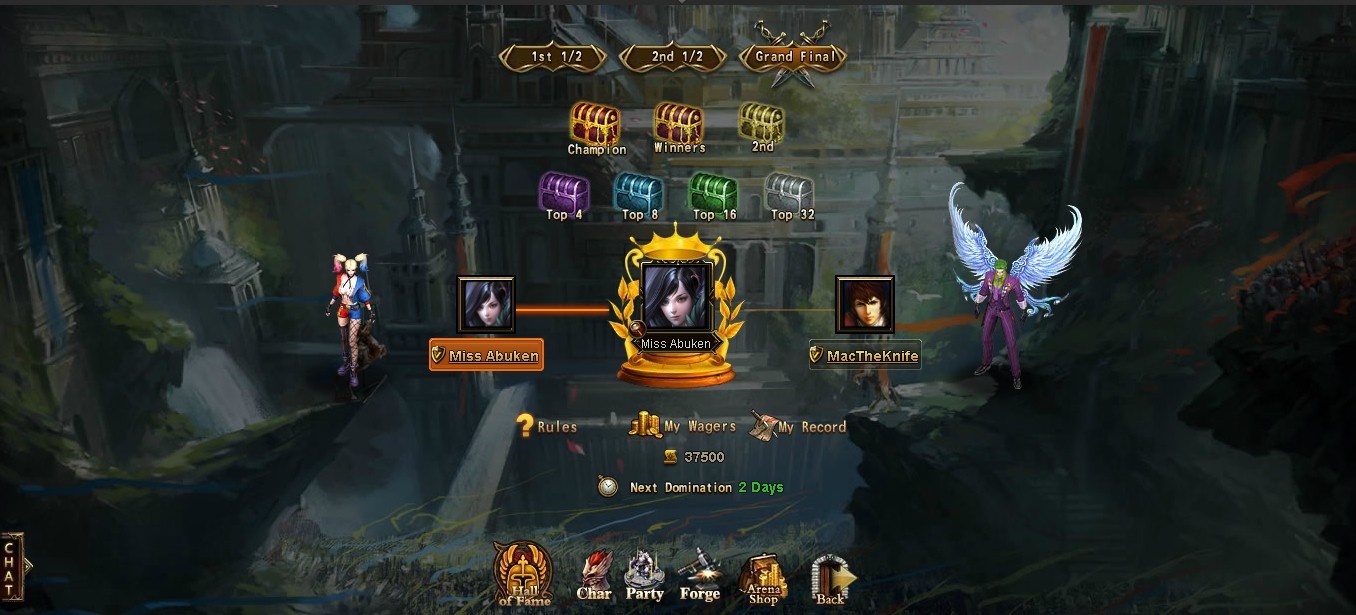Go Back from the tournament screen

coord(831,580)
